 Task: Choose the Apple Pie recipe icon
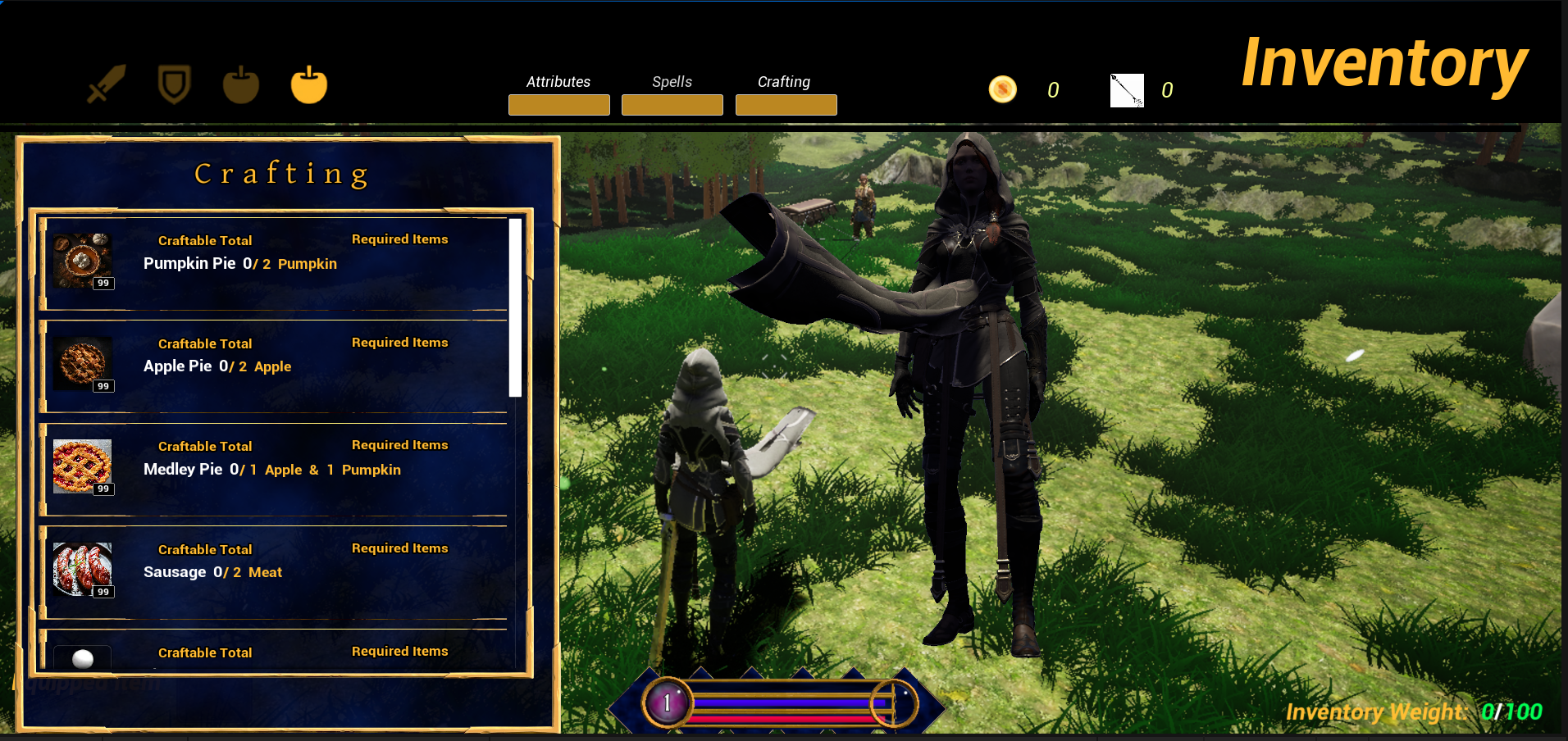(x=83, y=364)
